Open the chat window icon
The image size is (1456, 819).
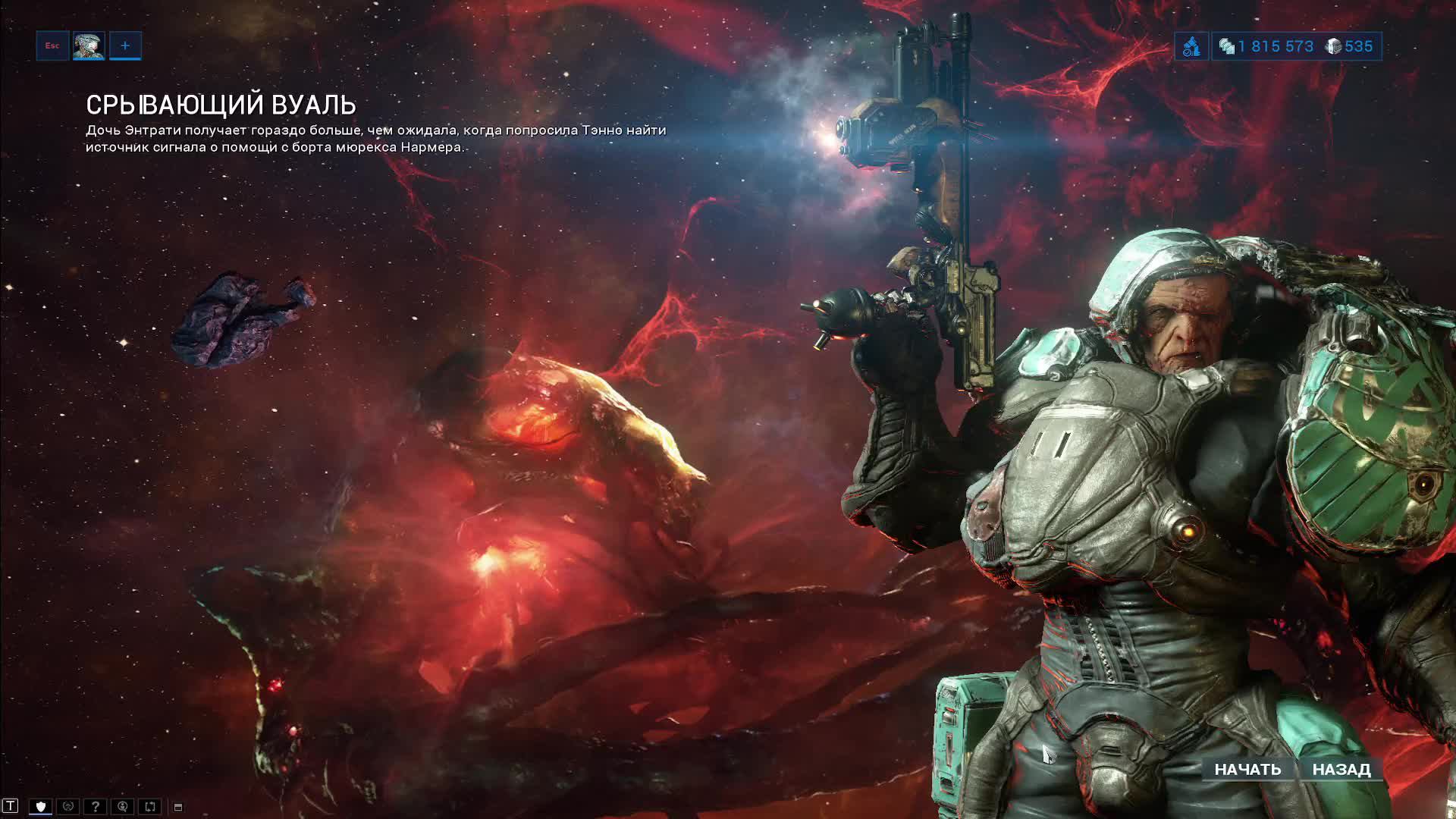11,806
